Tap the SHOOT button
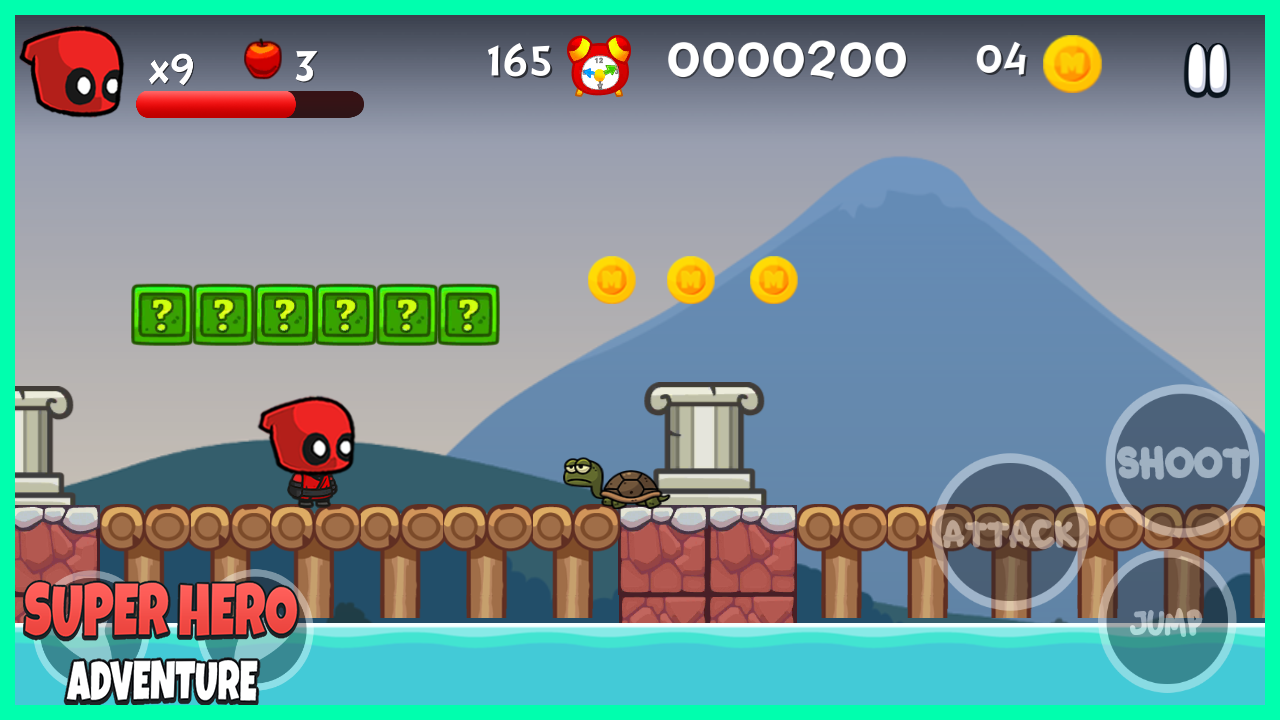Image resolution: width=1280 pixels, height=720 pixels. [x=1182, y=462]
